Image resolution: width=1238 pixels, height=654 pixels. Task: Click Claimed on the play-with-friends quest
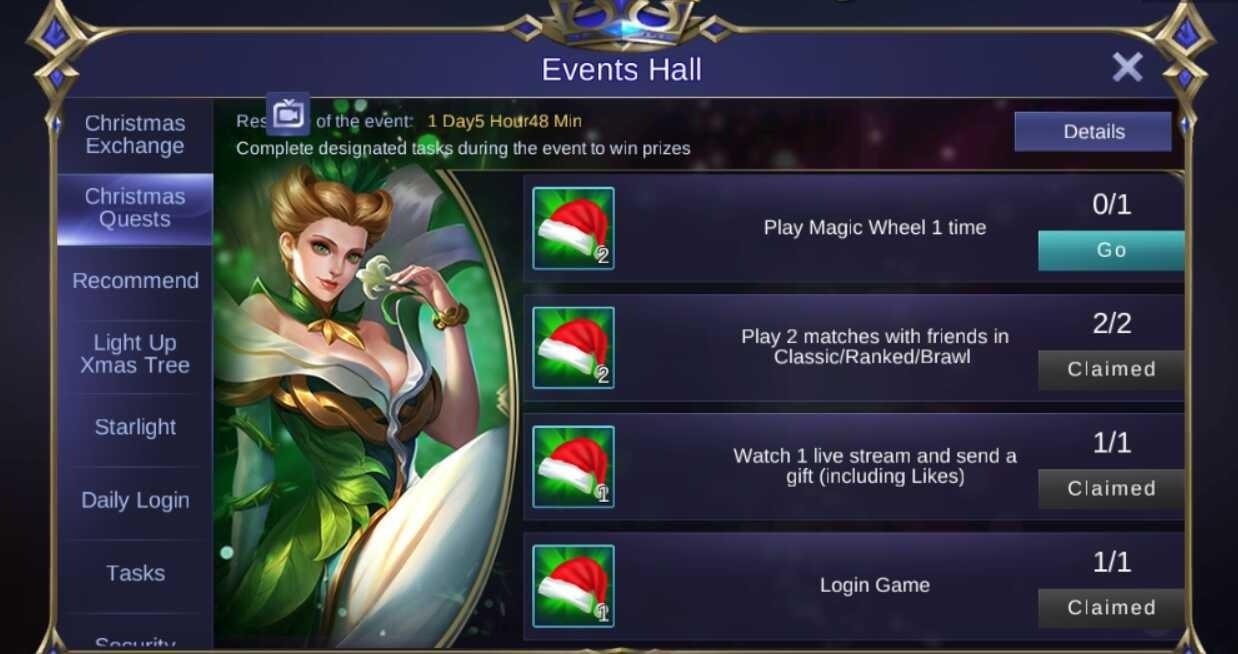click(x=1111, y=369)
